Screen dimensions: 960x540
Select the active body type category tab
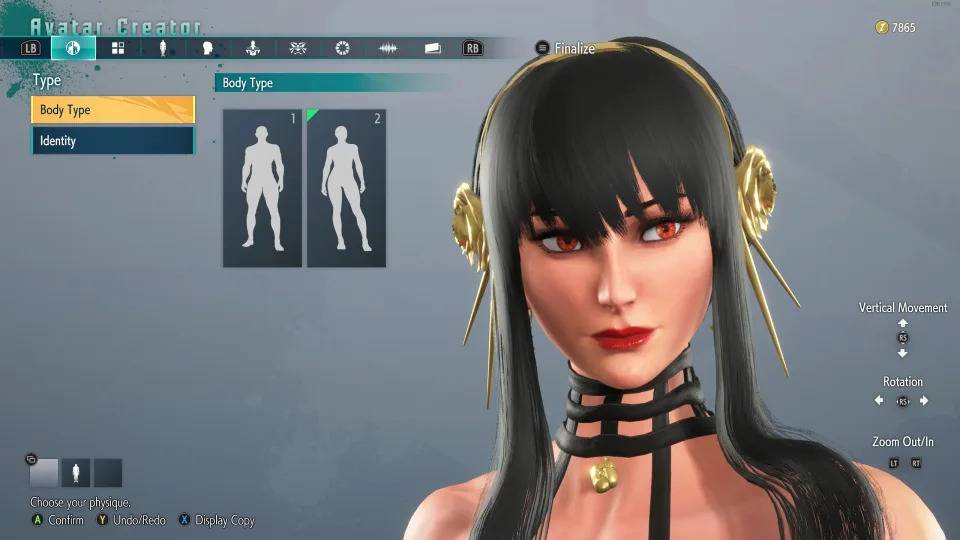73,48
